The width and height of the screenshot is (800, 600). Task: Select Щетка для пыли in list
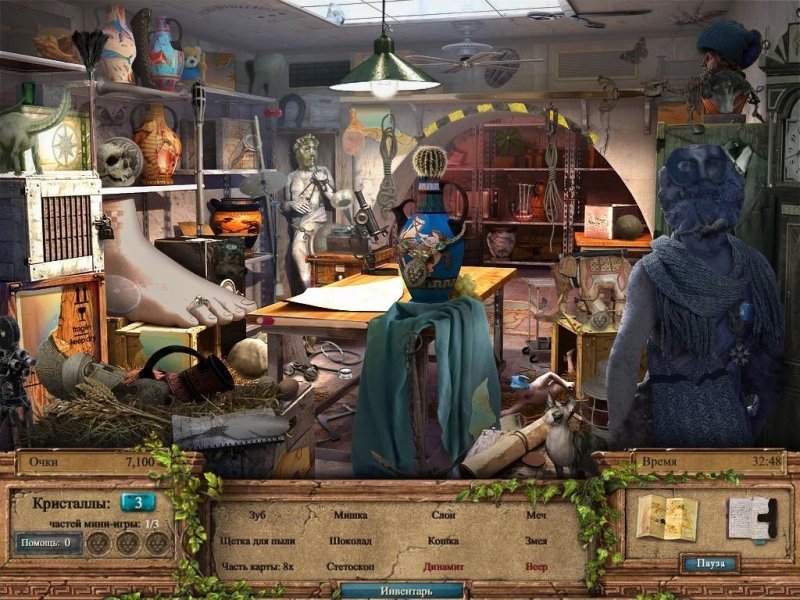tap(257, 541)
